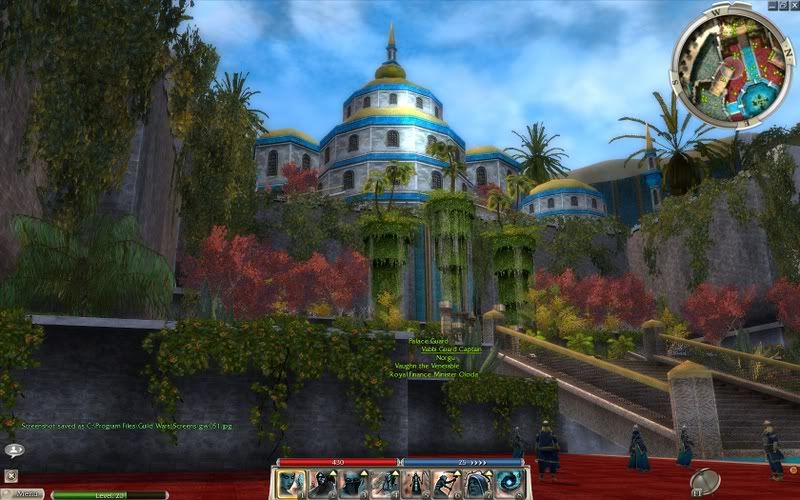Close the game window
This screenshot has height=500, width=800.
[x=795, y=5]
